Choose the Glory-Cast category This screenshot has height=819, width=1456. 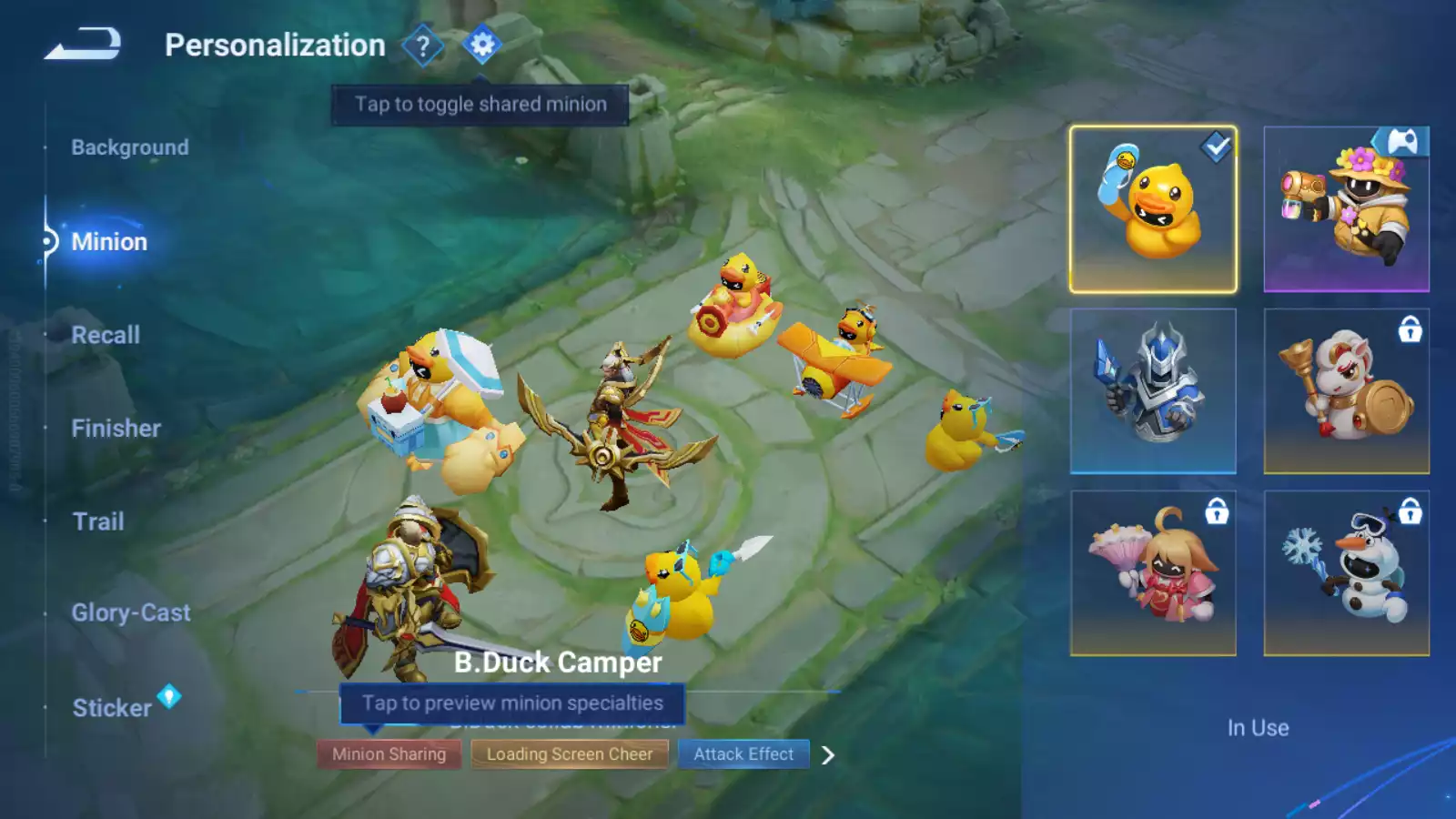(131, 613)
